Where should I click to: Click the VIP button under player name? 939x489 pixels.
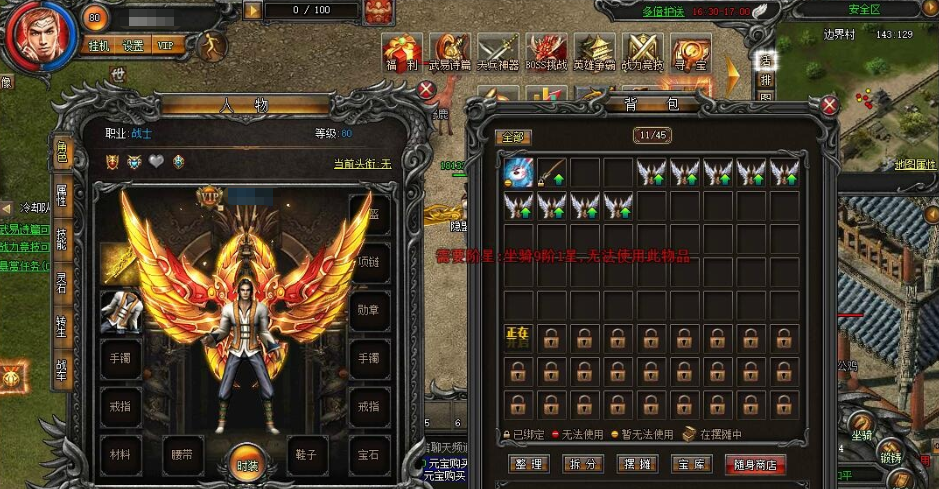pyautogui.click(x=166, y=46)
